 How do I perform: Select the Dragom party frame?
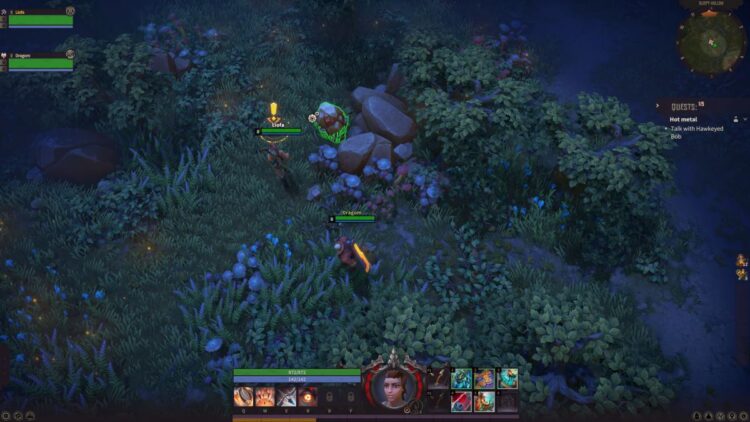tap(40, 62)
